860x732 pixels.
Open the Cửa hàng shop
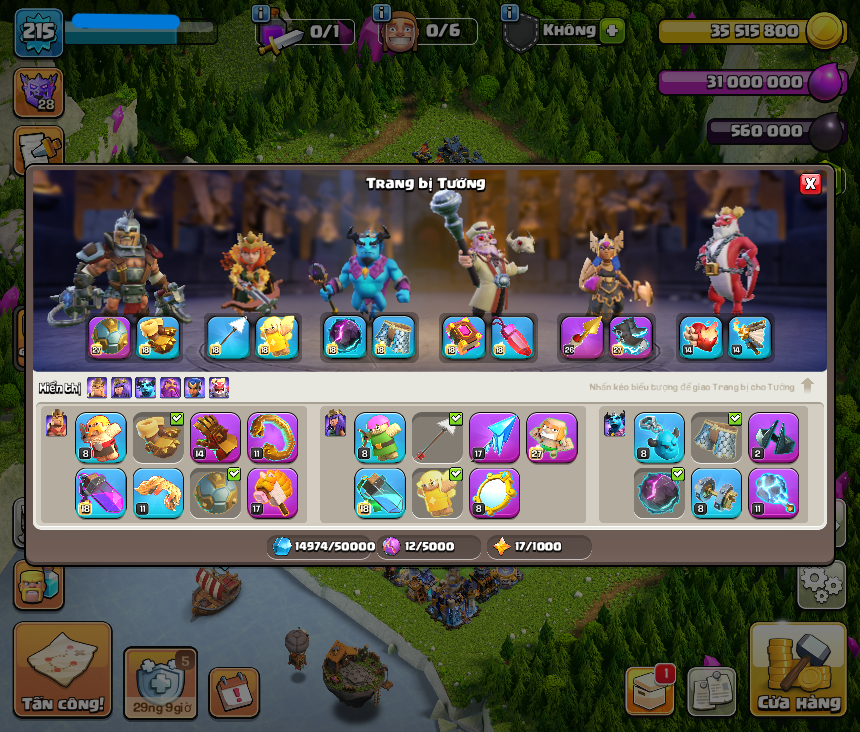[797, 671]
